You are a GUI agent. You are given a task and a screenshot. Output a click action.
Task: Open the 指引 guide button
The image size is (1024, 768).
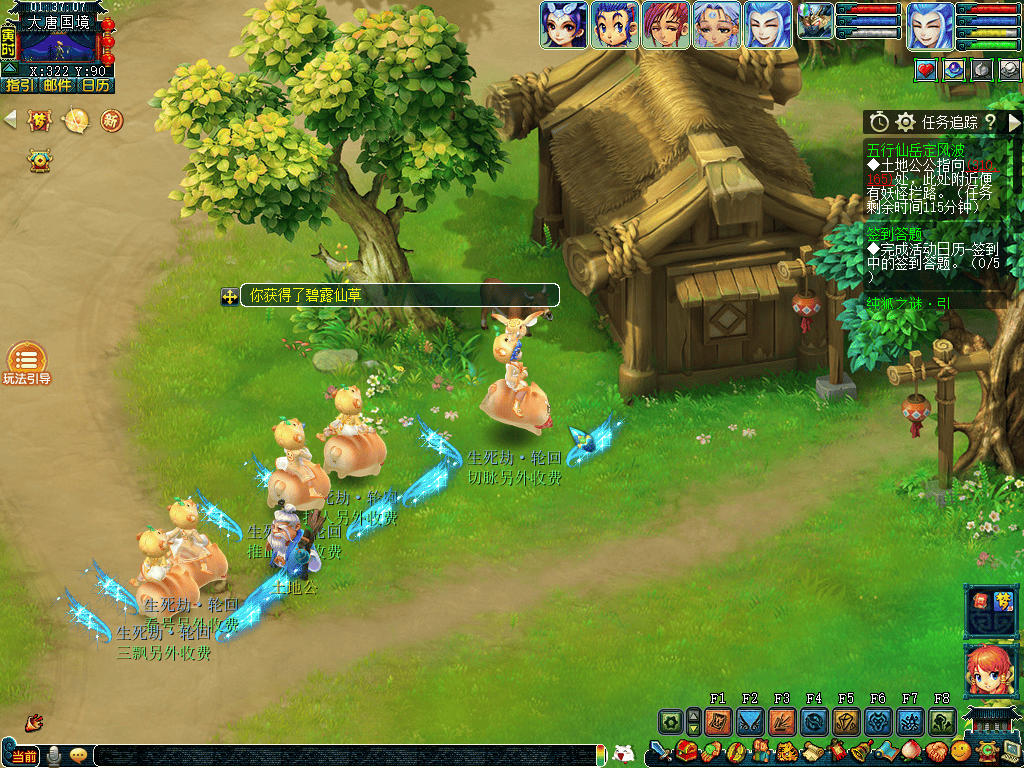pos(19,86)
